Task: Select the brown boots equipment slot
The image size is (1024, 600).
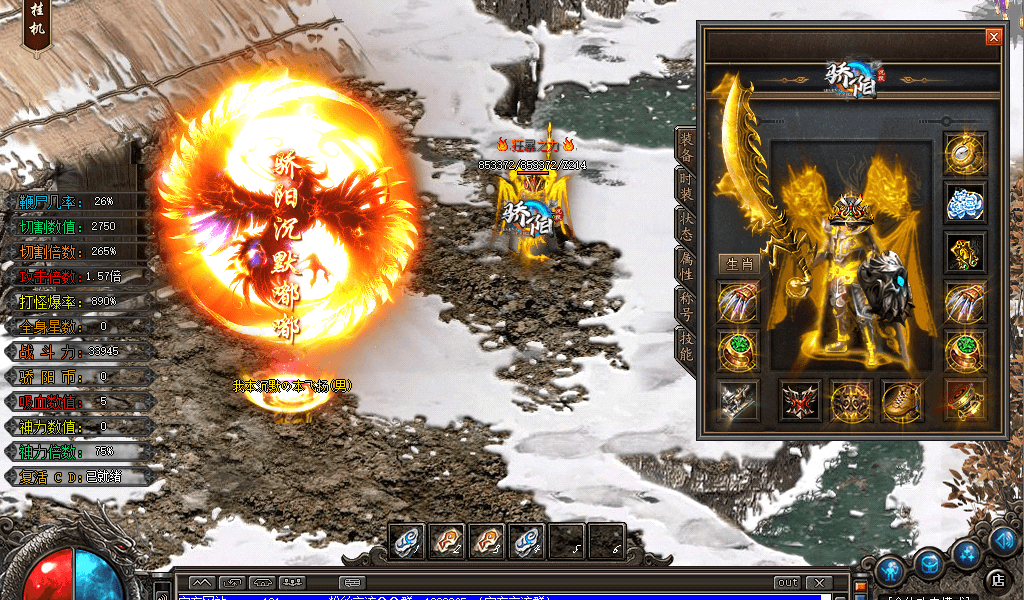Action: pyautogui.click(x=902, y=401)
